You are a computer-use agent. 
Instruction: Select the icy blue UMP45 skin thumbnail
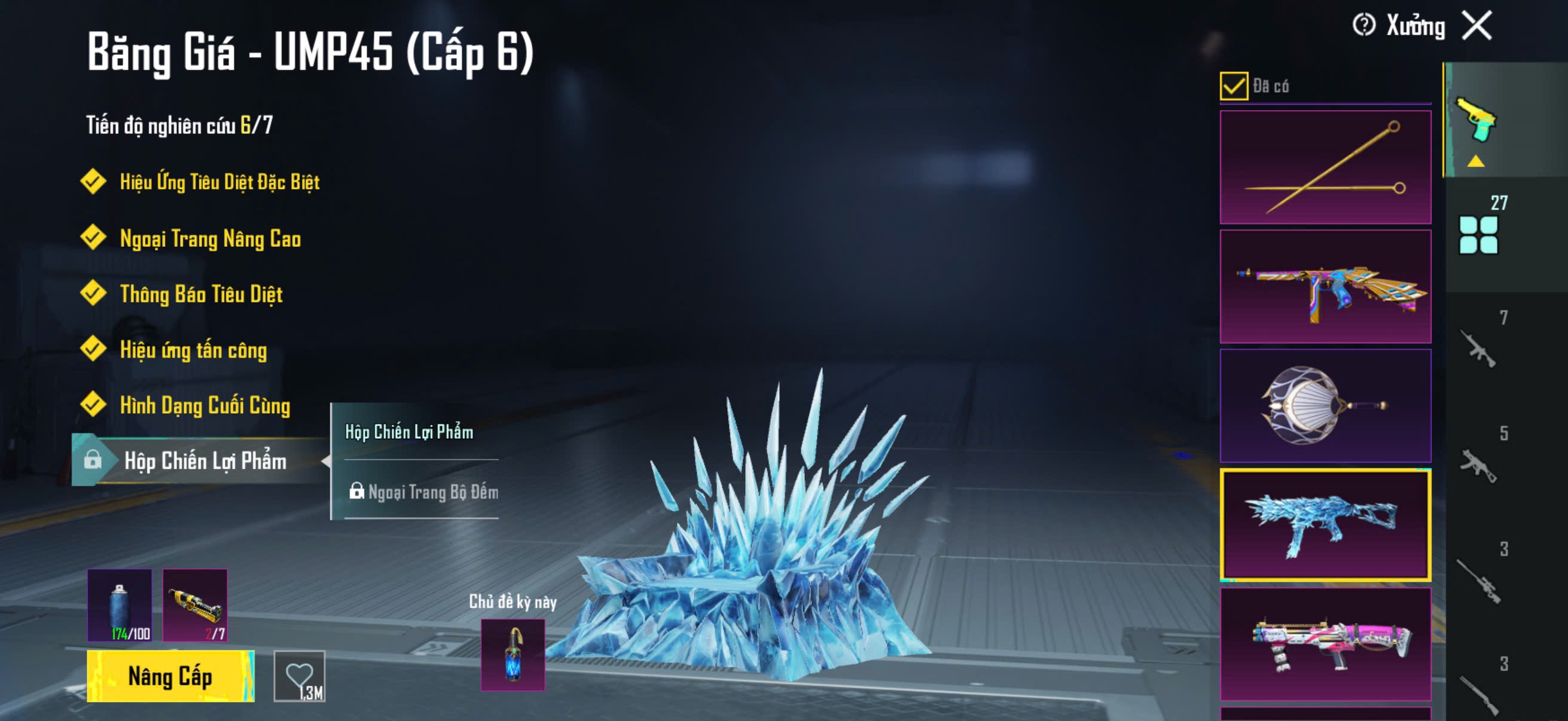[x=1325, y=524]
